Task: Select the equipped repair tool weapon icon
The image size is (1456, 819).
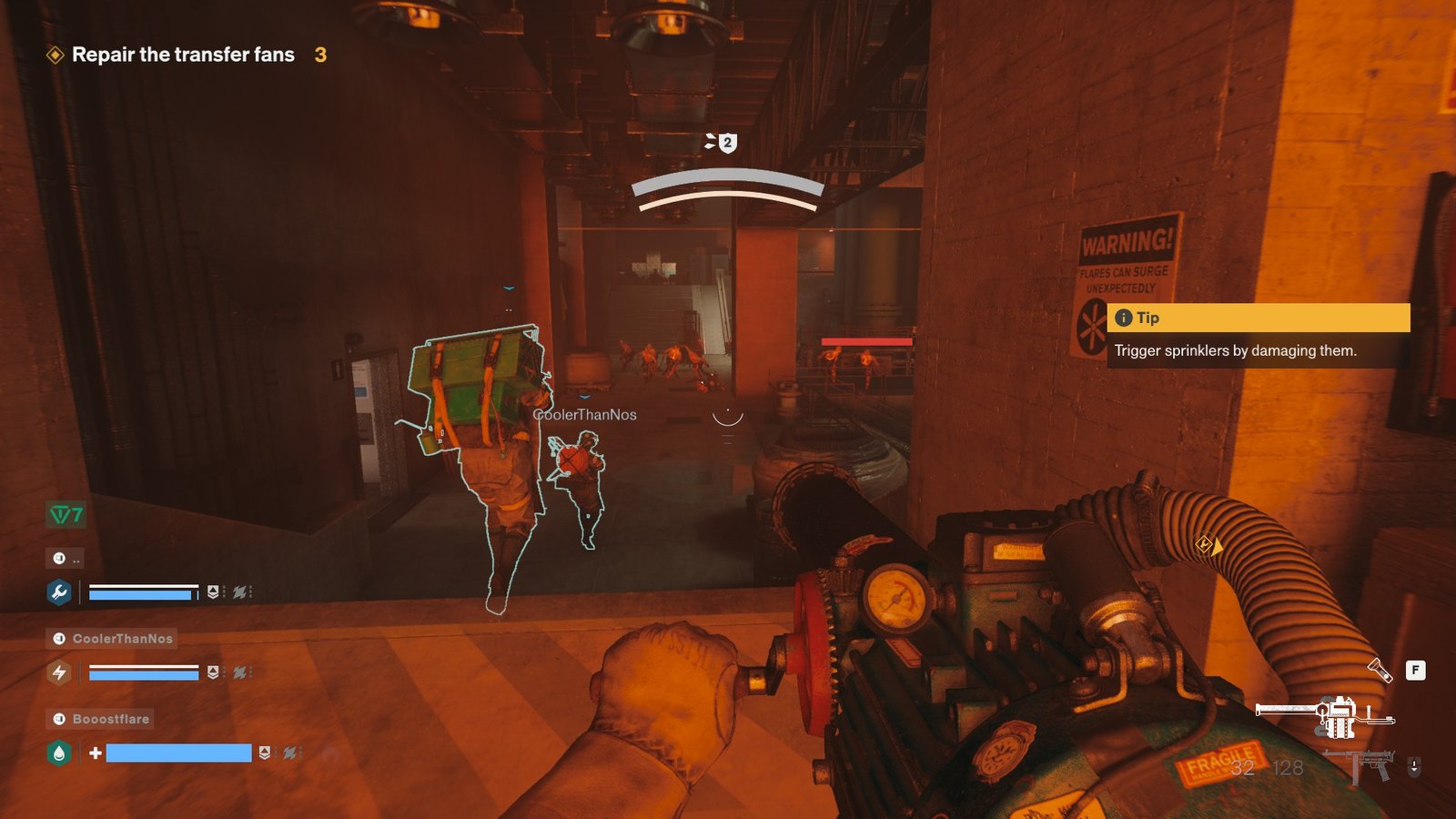Action: point(1329,717)
